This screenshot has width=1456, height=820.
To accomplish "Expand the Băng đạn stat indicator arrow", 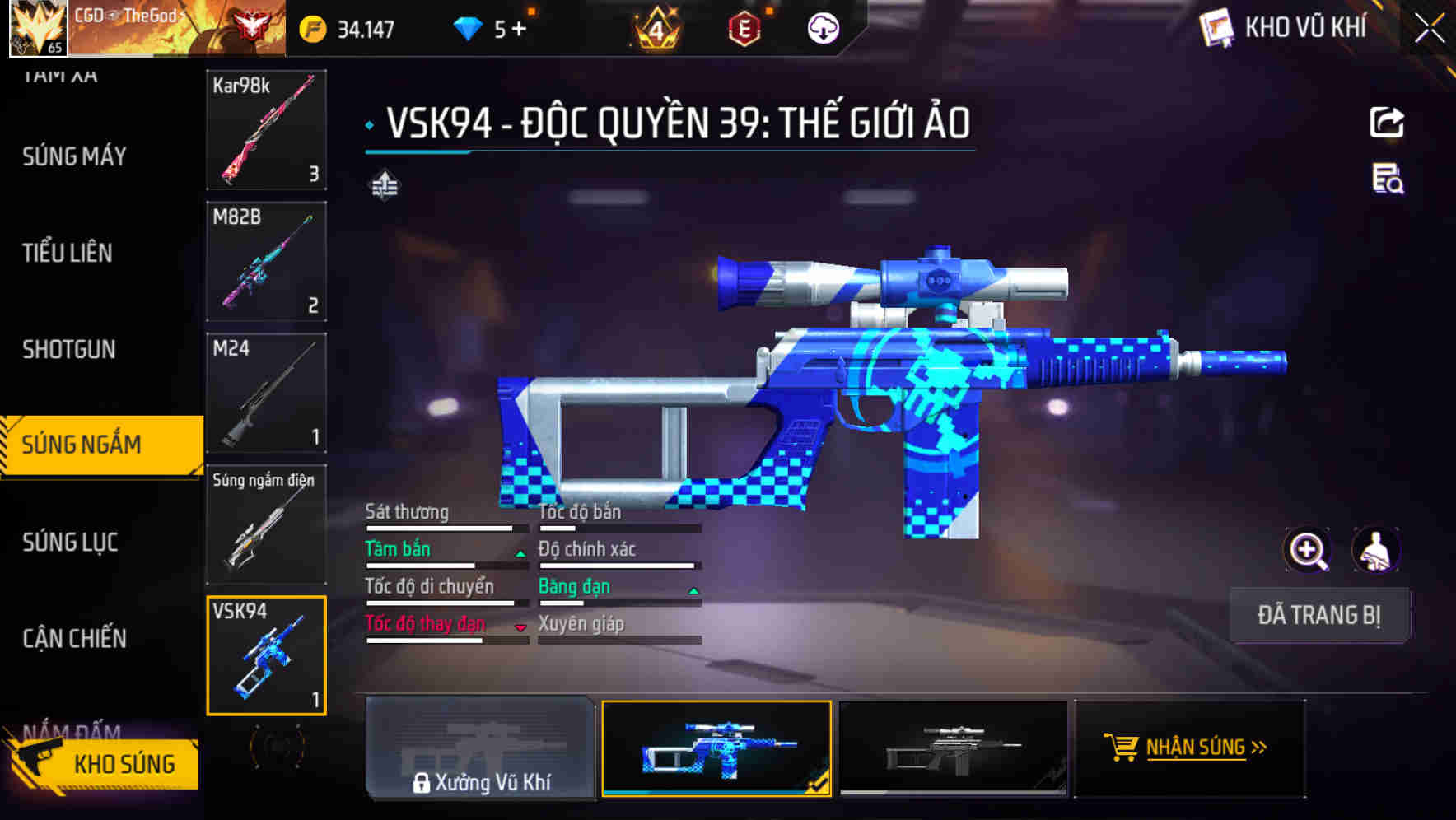I will click(x=693, y=590).
